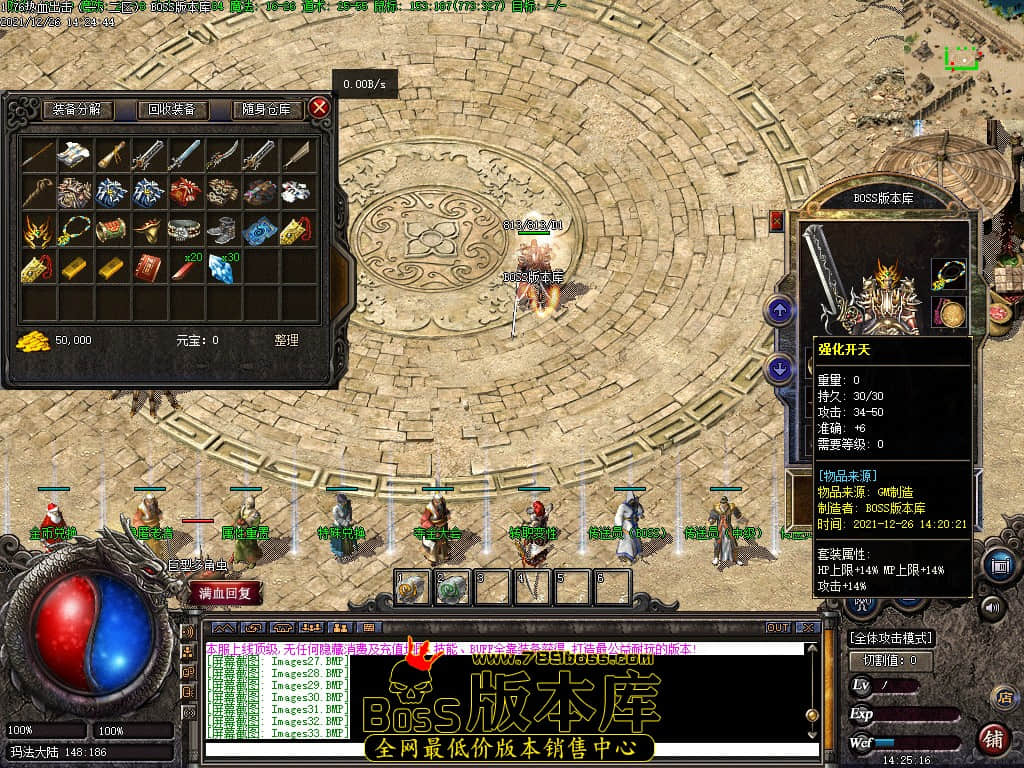
Task: Click the 装备分解 button
Action: [x=78, y=109]
